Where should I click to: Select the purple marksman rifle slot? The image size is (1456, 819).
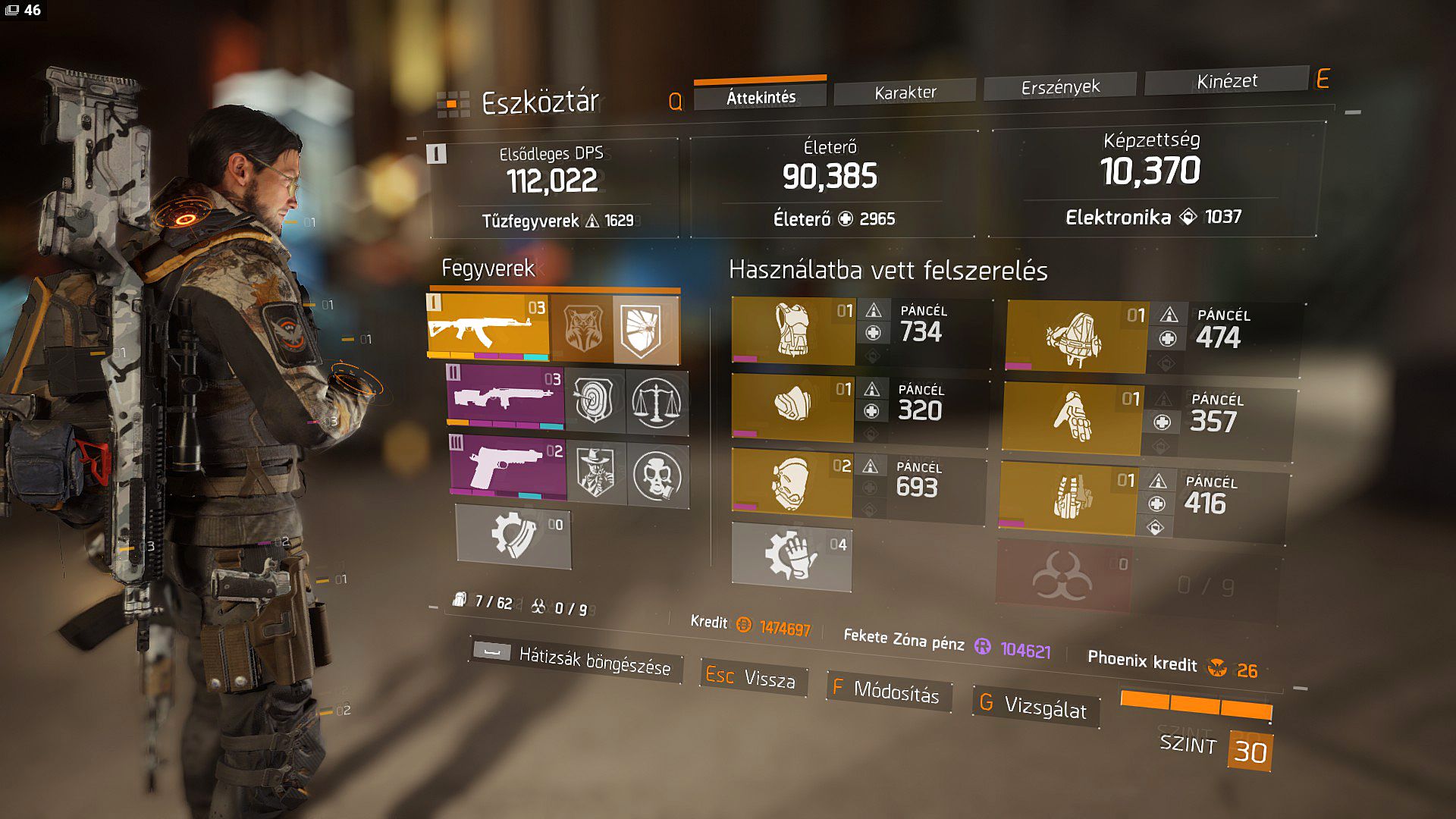click(x=505, y=397)
